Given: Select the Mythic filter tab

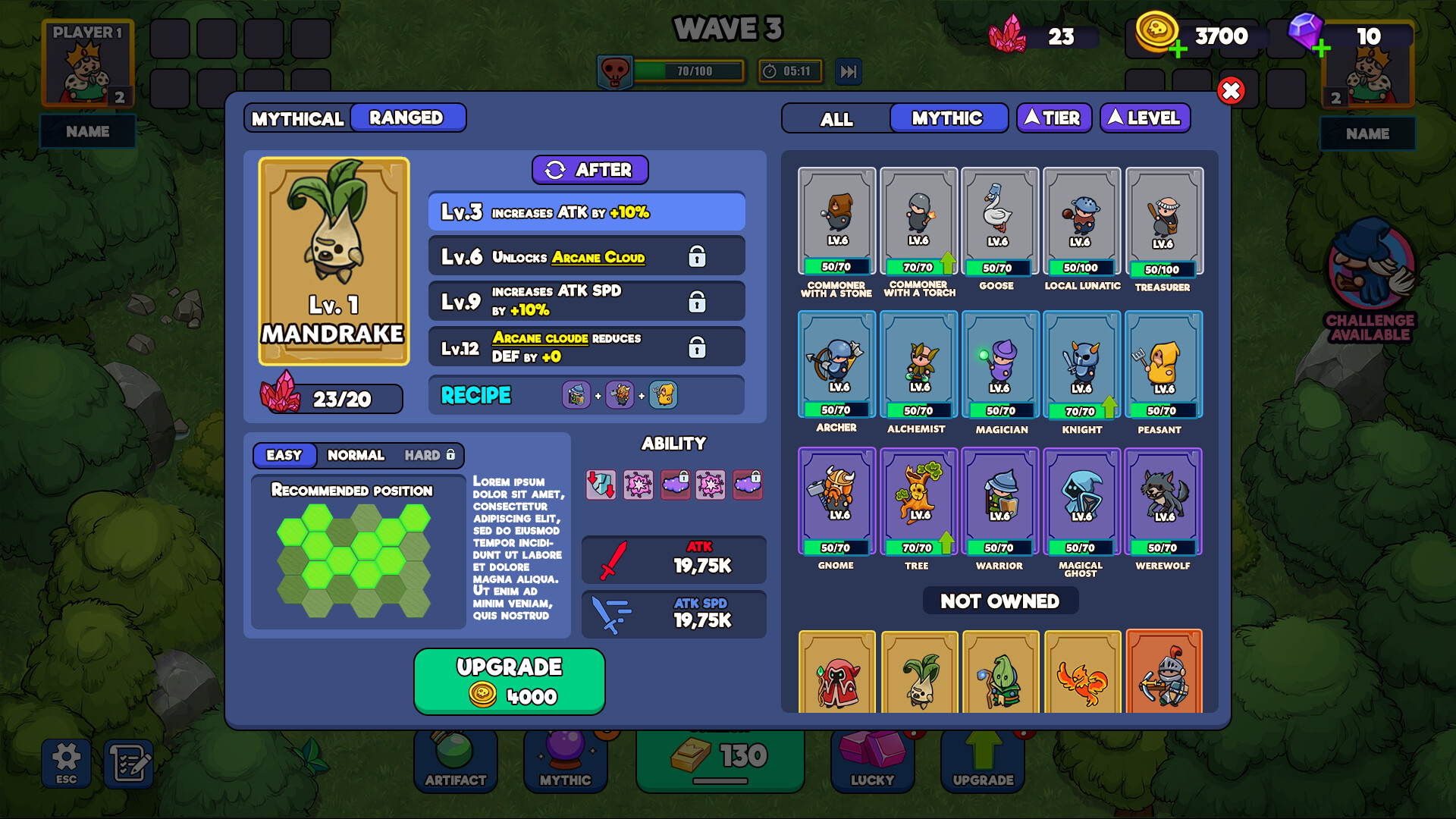Looking at the screenshot, I should click(x=947, y=118).
